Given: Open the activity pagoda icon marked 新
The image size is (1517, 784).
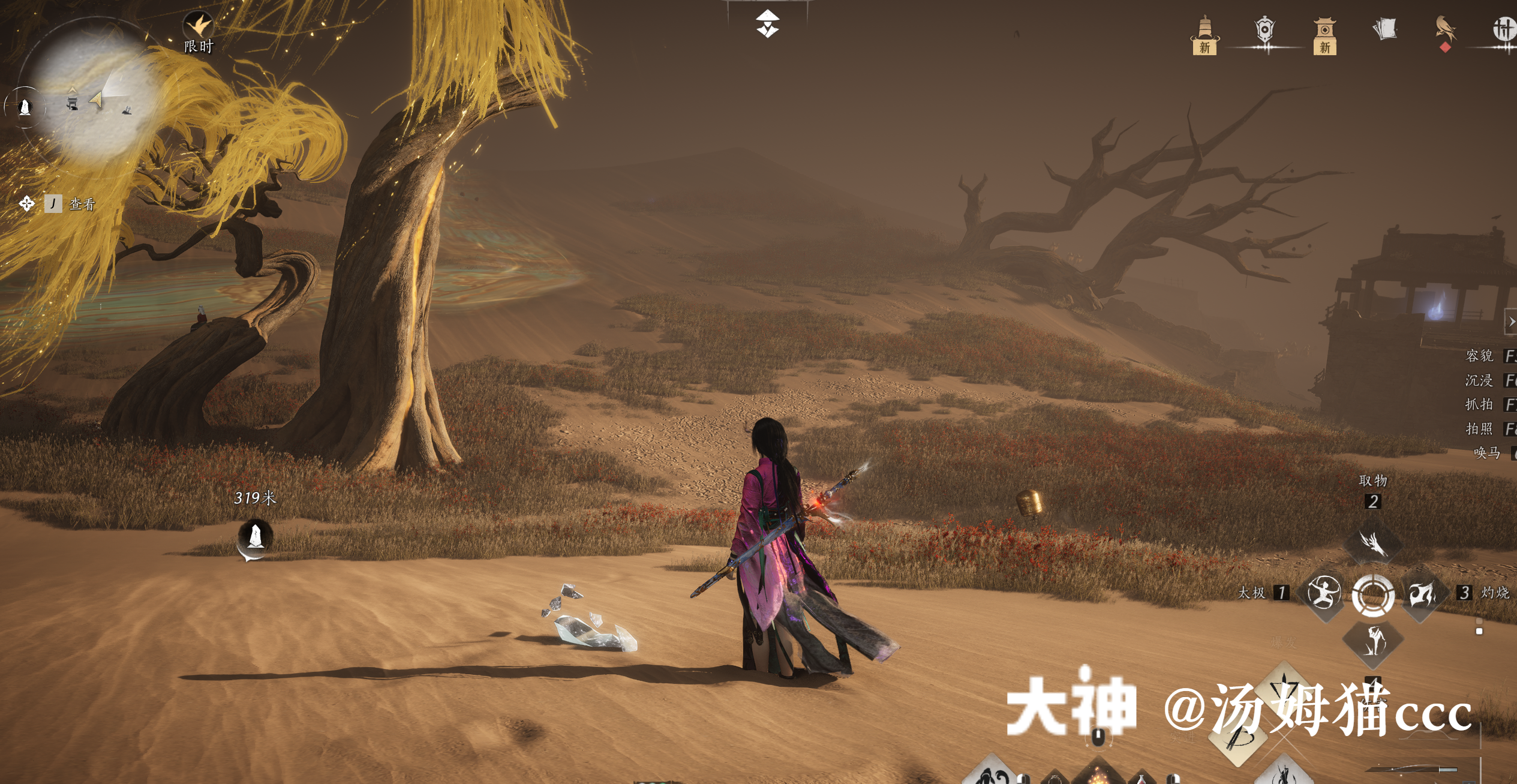Looking at the screenshot, I should [x=1204, y=27].
